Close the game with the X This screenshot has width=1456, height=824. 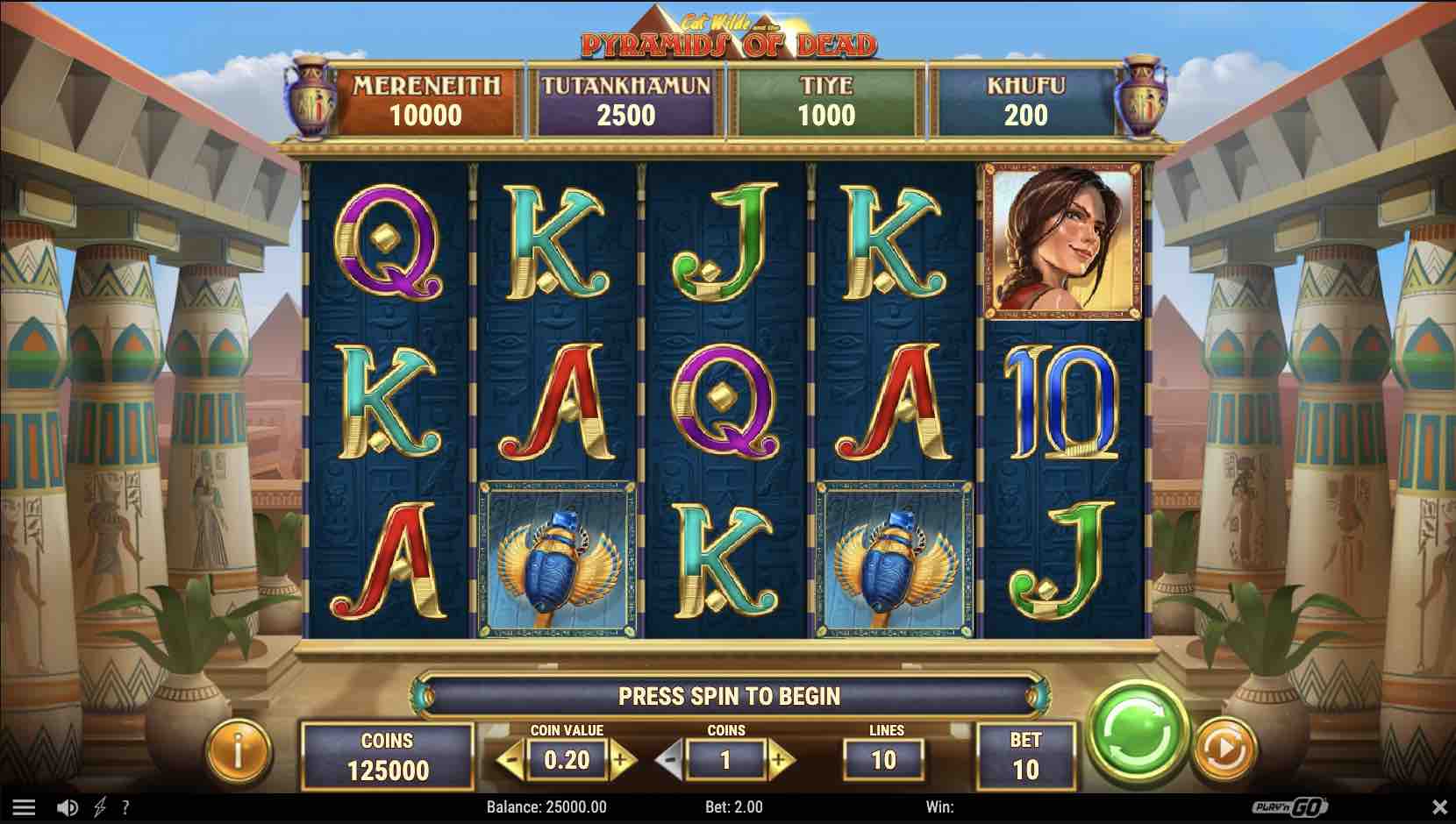[1439, 806]
